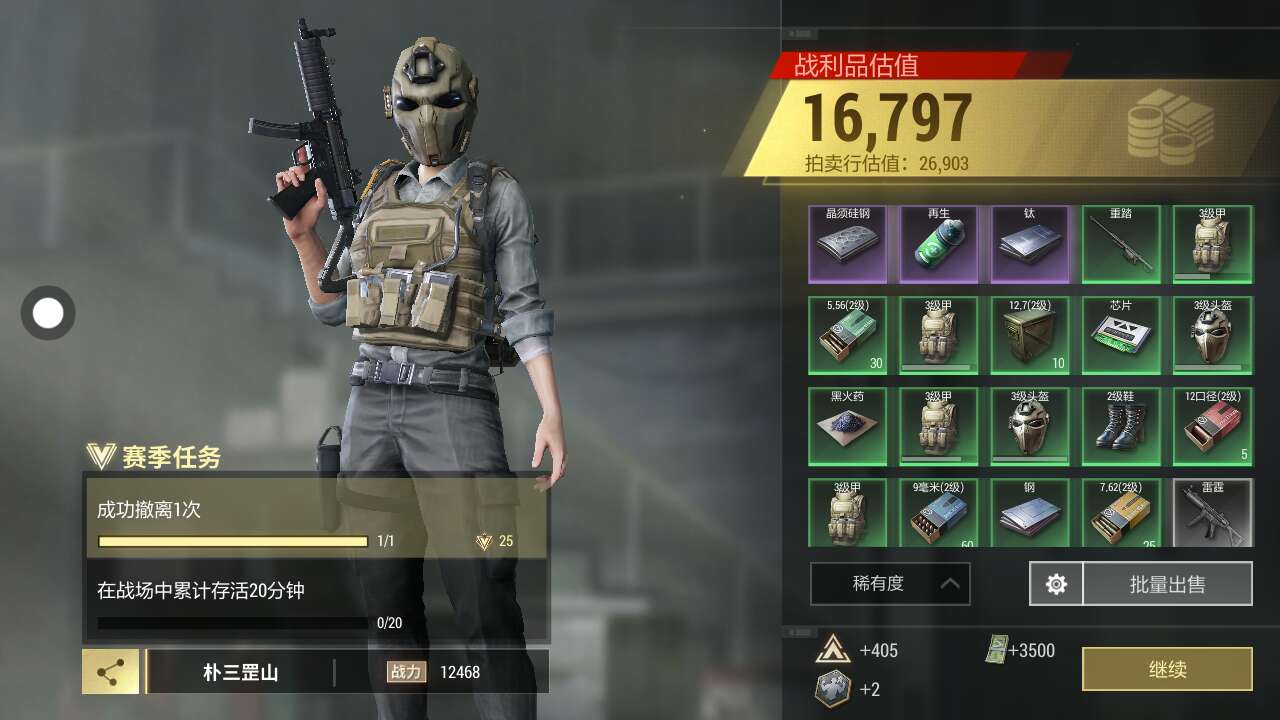Choose the 钛 titanium item slot
Image resolution: width=1280 pixels, height=720 pixels.
pos(1030,245)
